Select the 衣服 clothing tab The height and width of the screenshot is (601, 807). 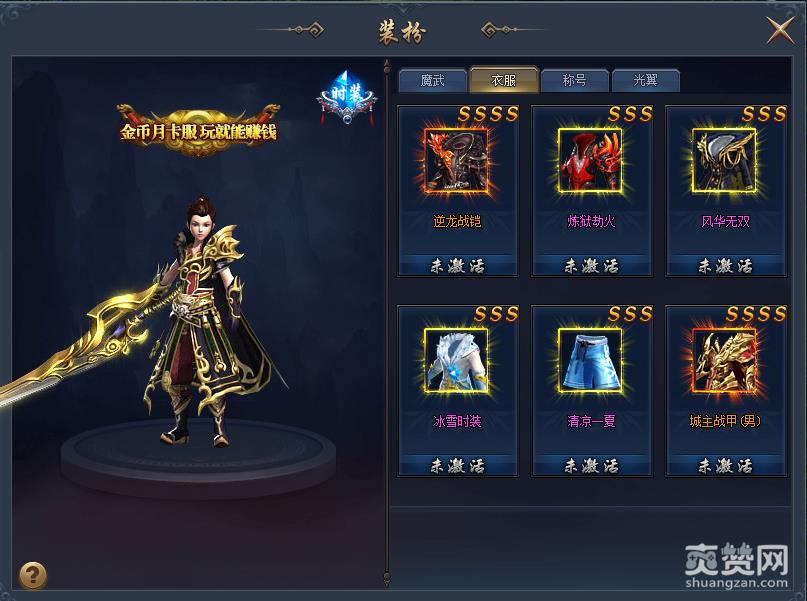[x=503, y=81]
